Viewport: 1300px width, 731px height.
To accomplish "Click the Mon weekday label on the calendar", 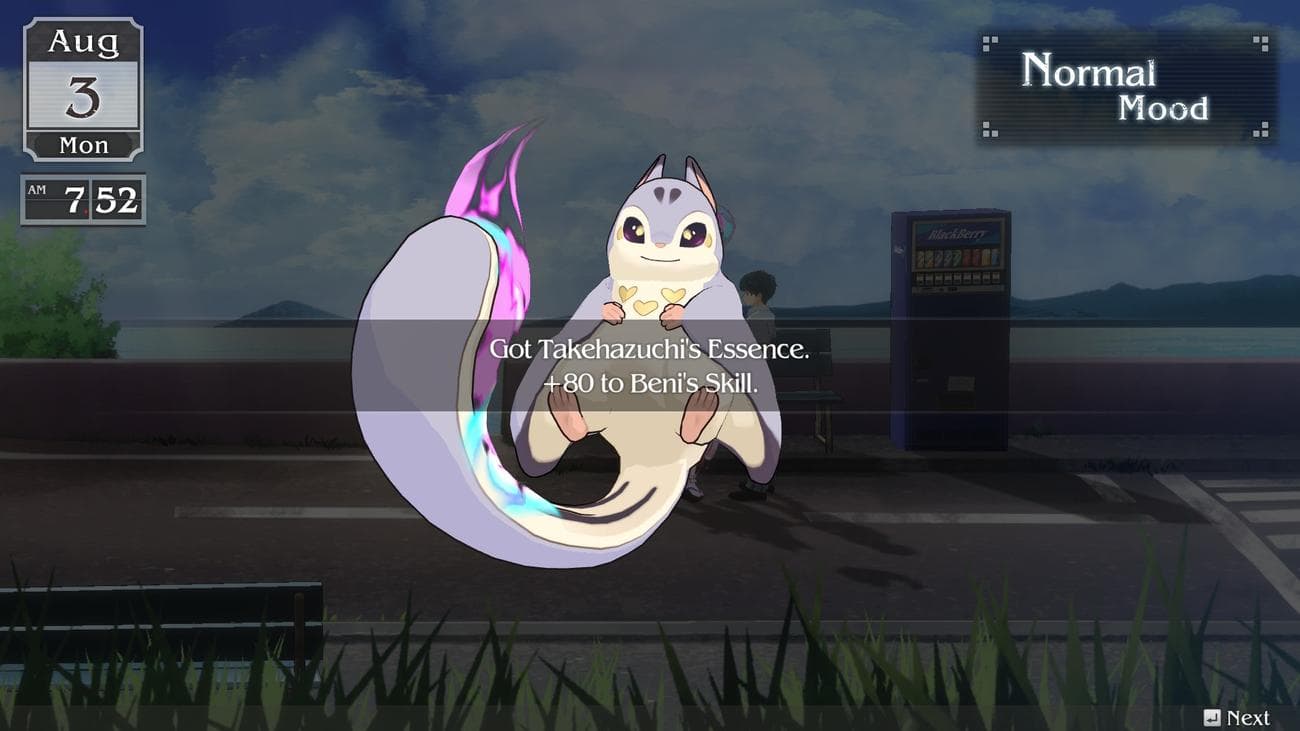I will (82, 145).
